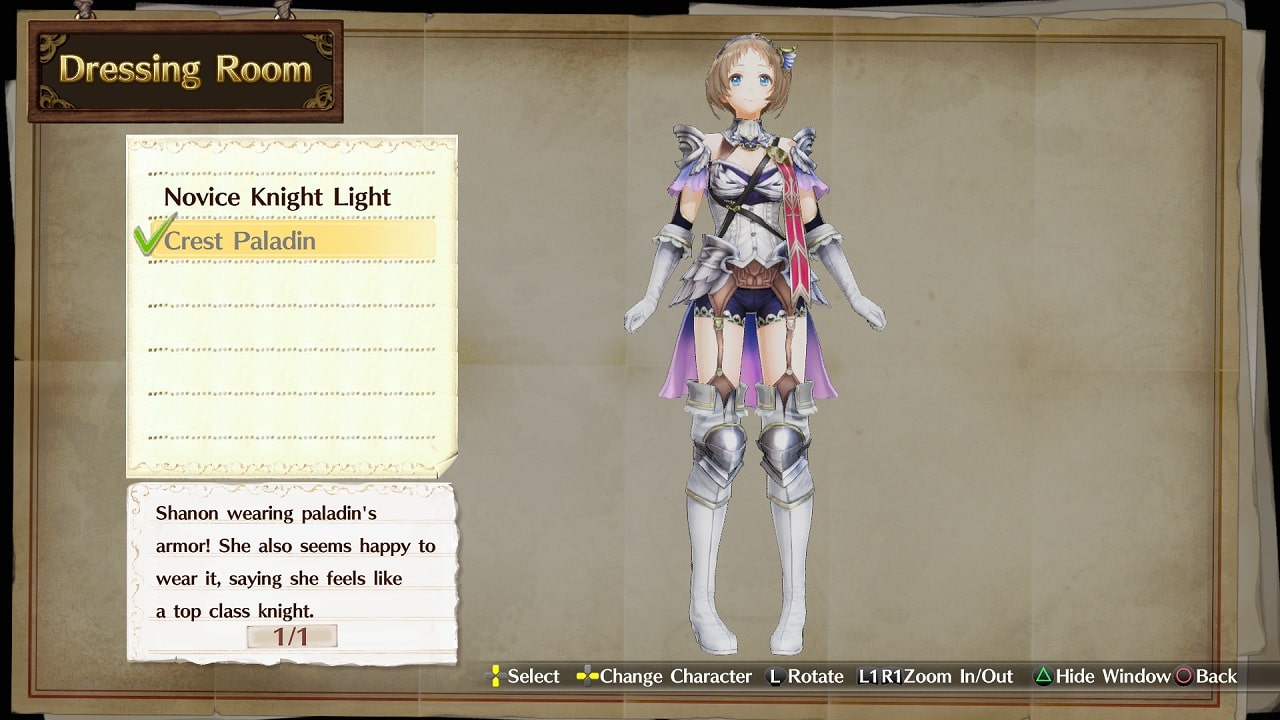Expand the Dressing Room title sign
Viewport: 1280px width, 720px height.
(x=183, y=67)
